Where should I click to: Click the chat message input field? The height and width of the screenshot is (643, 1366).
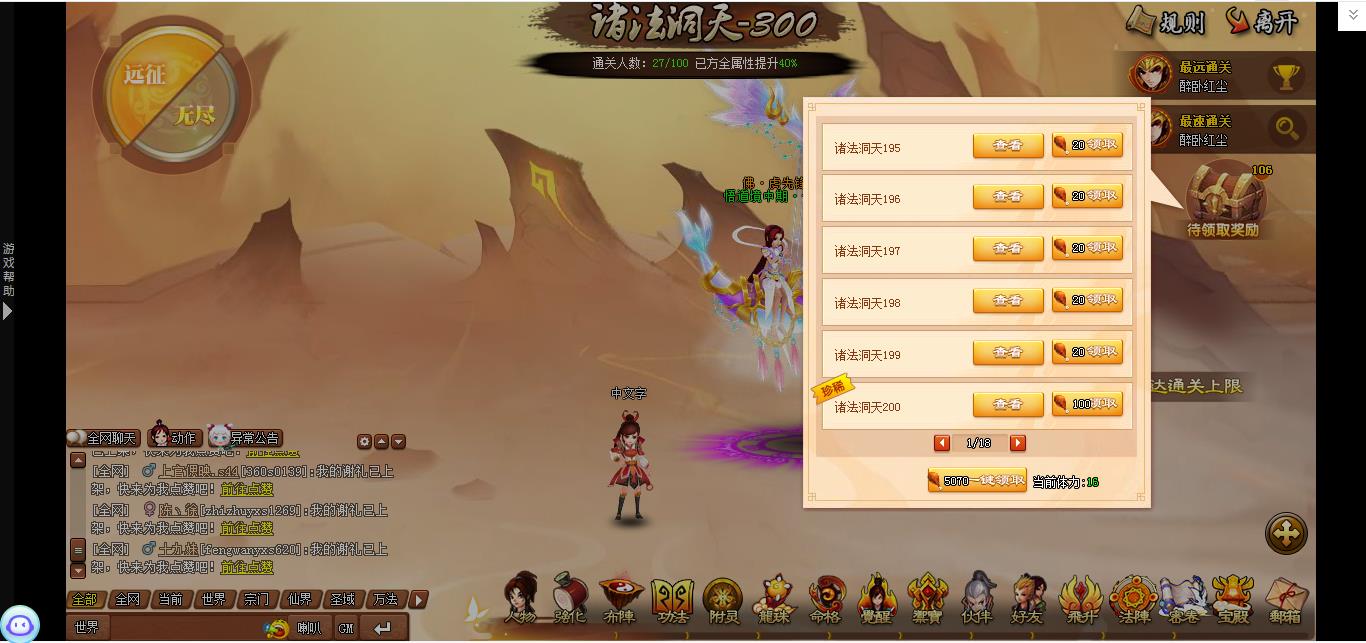pos(185,628)
